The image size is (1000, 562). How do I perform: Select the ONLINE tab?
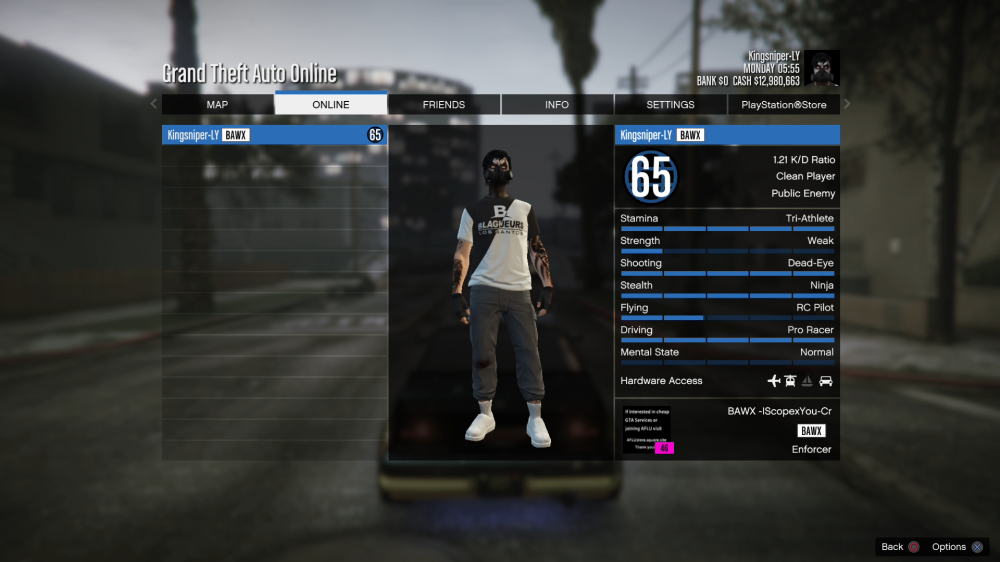pyautogui.click(x=331, y=105)
